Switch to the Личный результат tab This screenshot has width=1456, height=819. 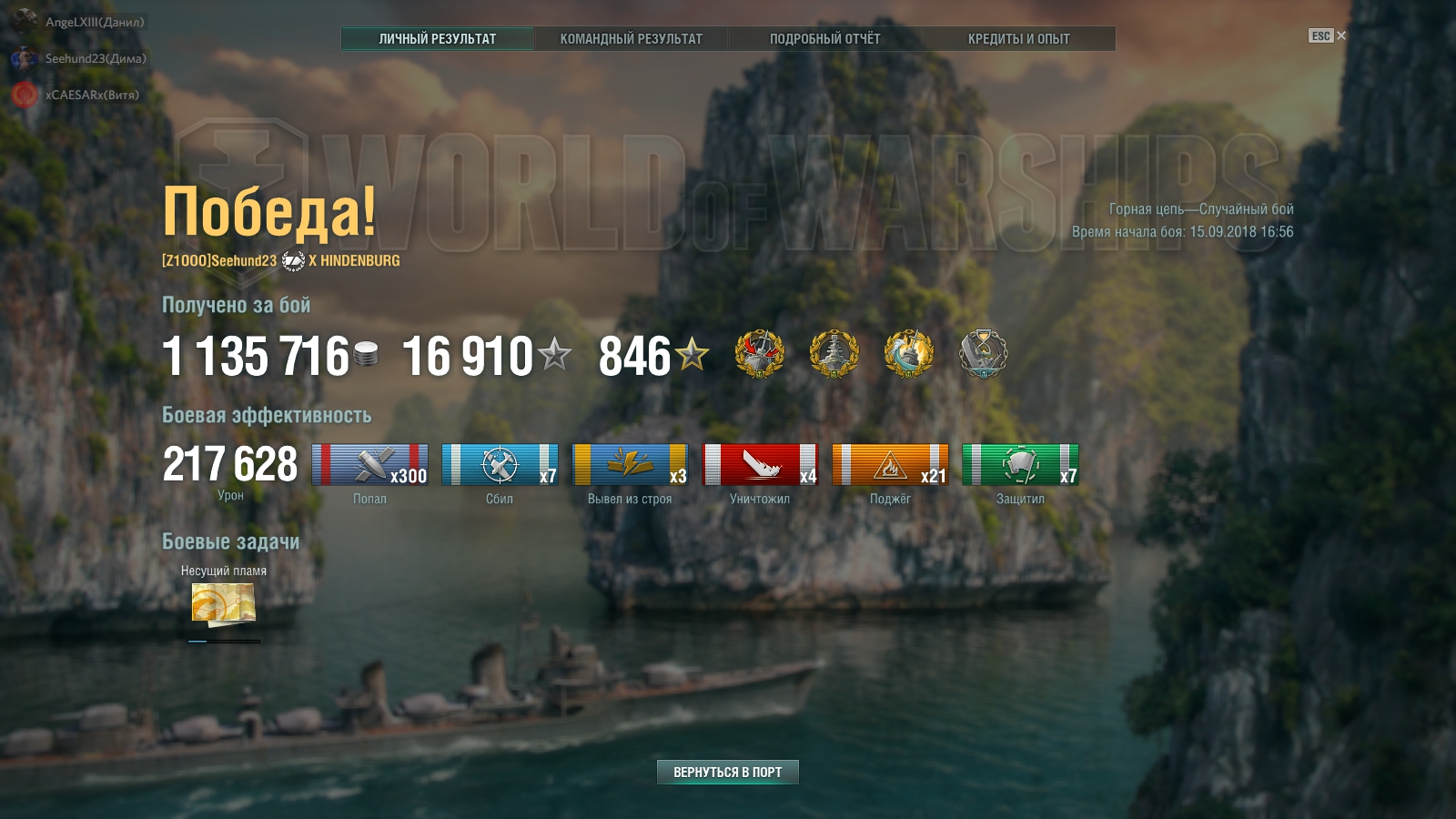(x=438, y=38)
